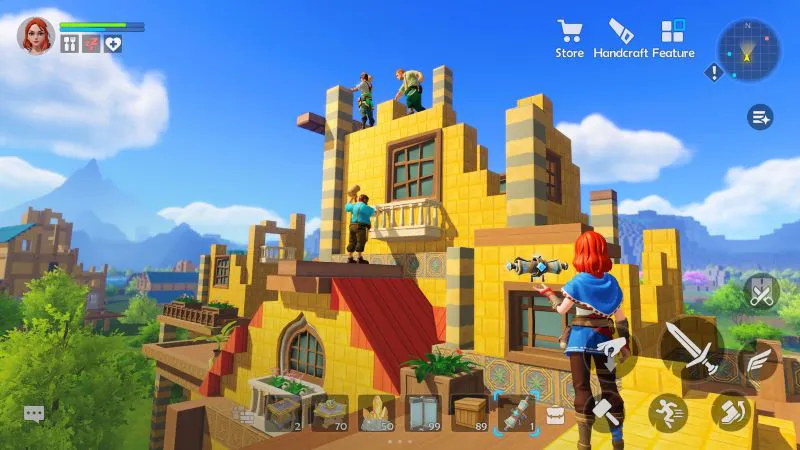Viewport: 800px width, 450px height.
Task: Open the quest list icon below minimap
Action: (760, 117)
